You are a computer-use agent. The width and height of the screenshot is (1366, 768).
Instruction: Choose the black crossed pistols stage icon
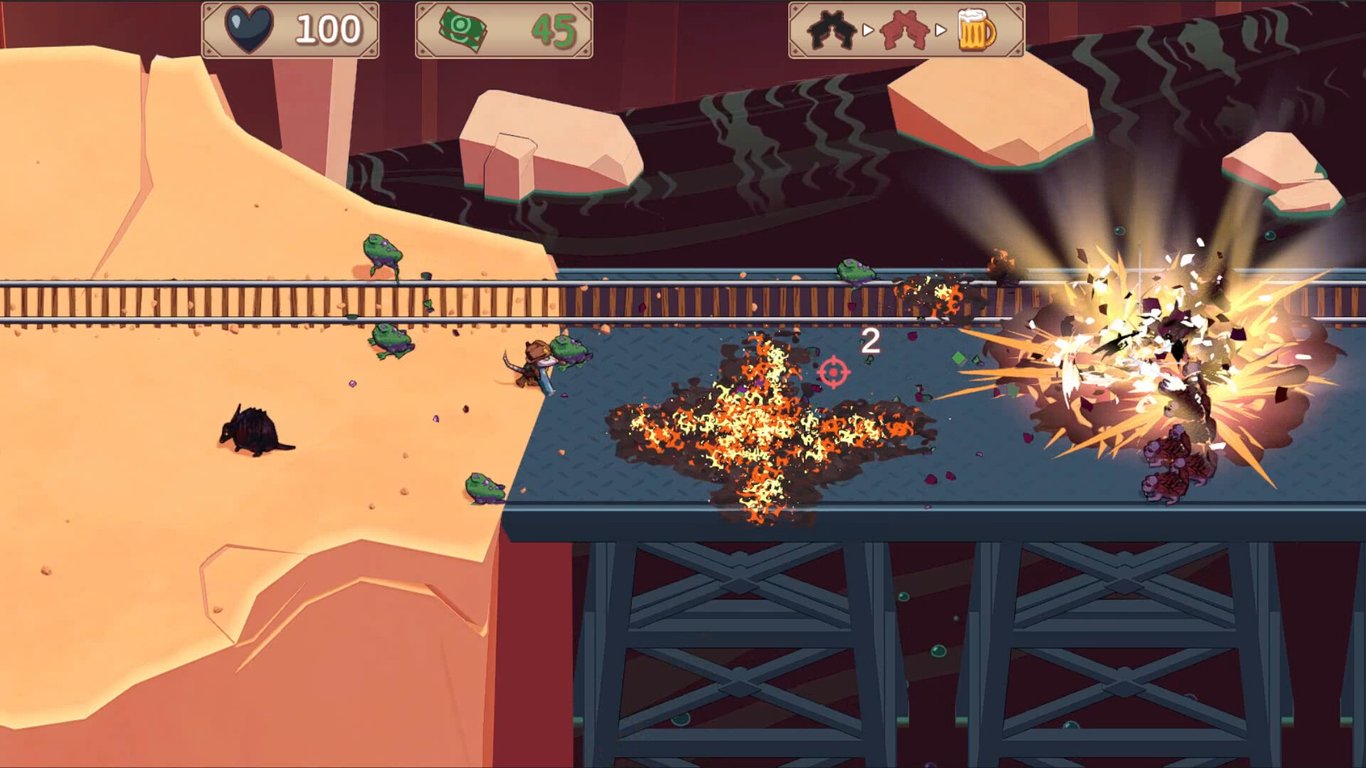tap(832, 31)
